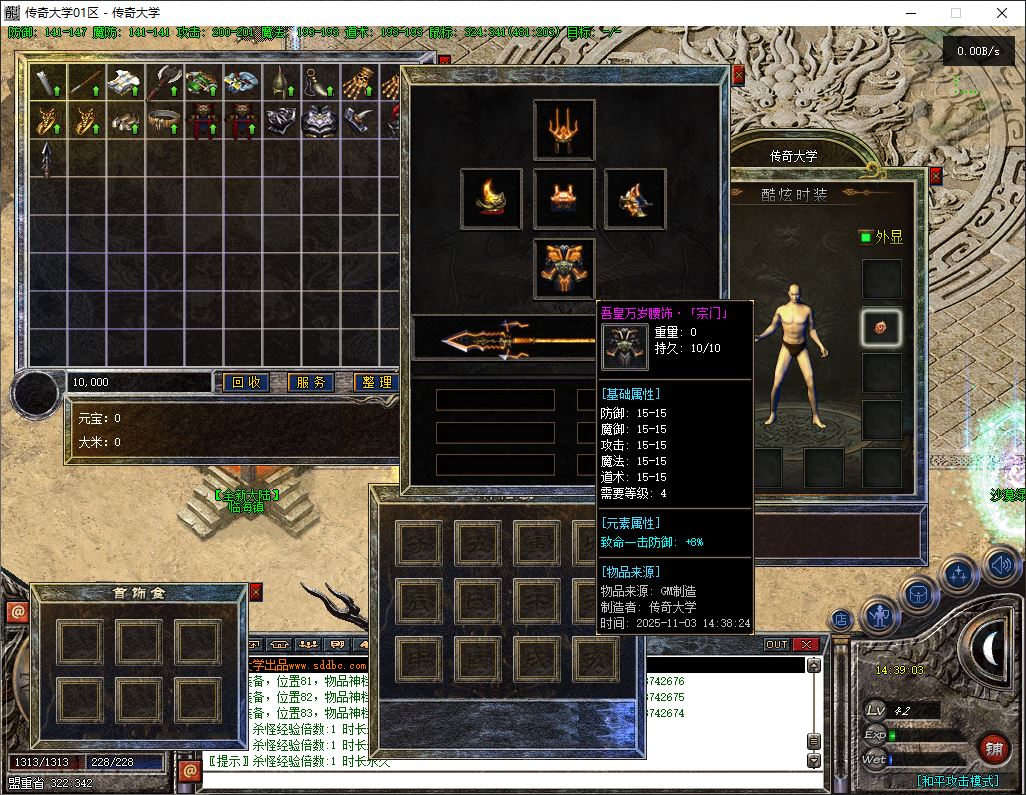Choose the spiked belt ring item
The image size is (1026, 795).
point(163,120)
